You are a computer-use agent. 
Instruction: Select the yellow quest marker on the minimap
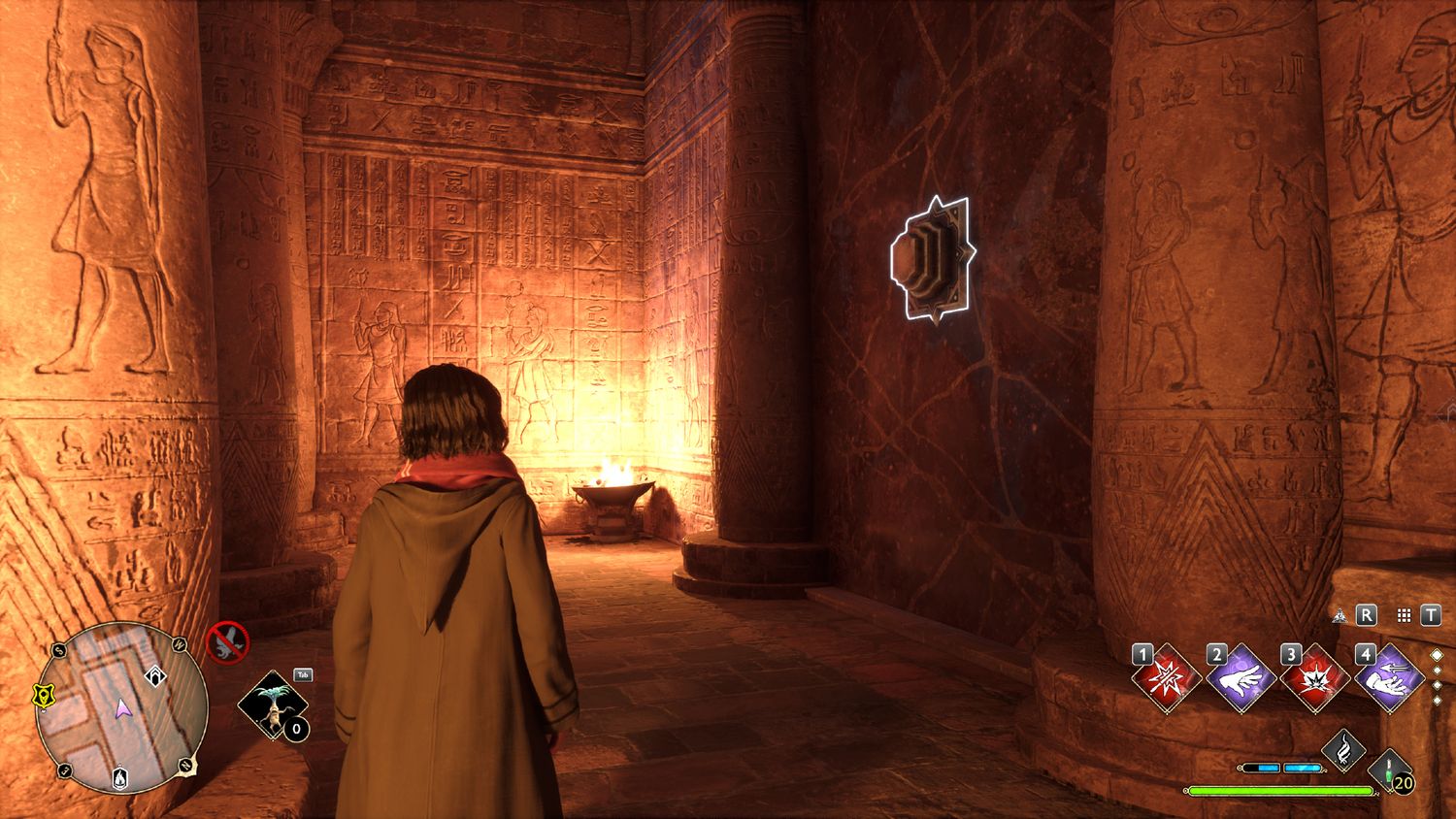point(43,695)
